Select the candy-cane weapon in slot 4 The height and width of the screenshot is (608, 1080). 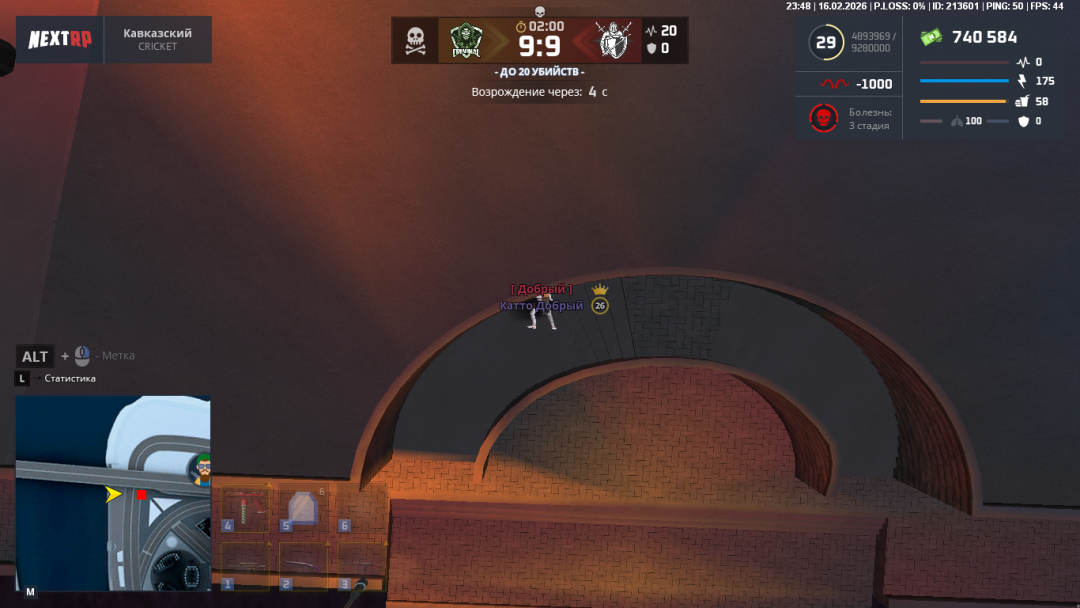click(x=244, y=509)
